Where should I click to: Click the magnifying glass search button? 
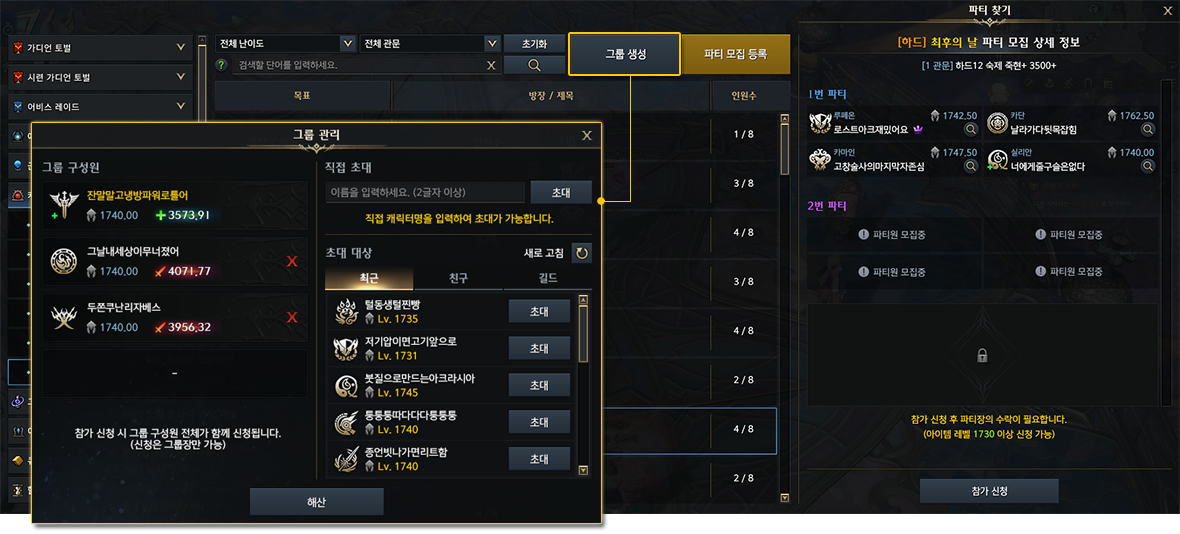point(534,65)
